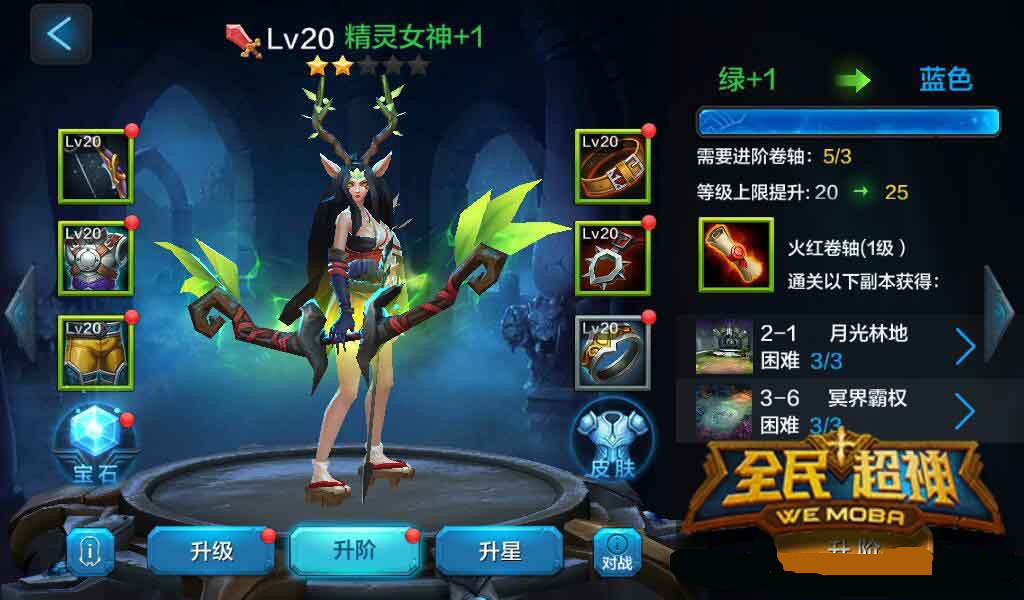Screen dimensions: 1024x600
Task: Select the Lv20 belt equipment slot
Action: [612, 166]
